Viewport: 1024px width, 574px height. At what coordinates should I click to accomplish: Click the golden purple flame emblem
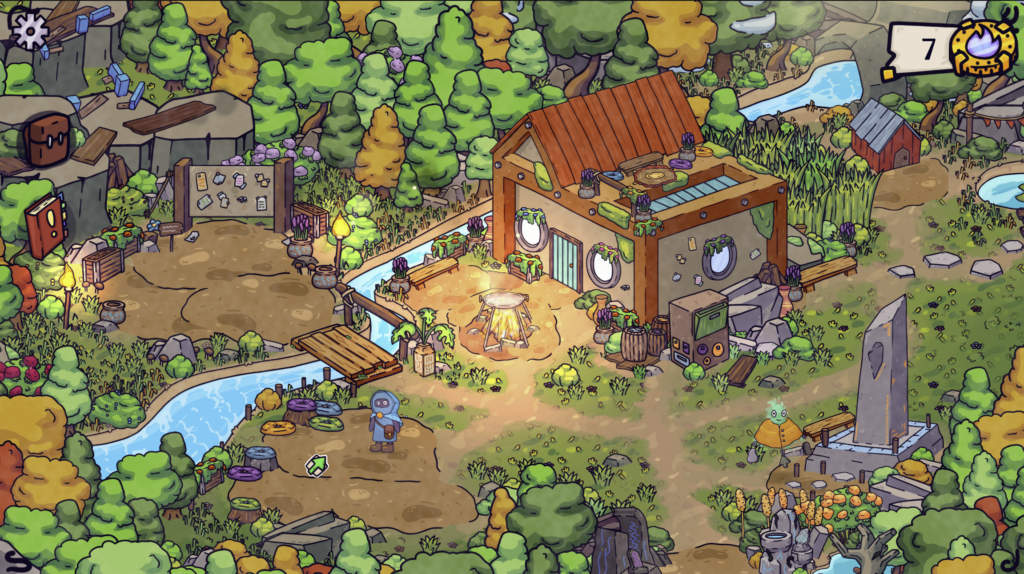[983, 47]
